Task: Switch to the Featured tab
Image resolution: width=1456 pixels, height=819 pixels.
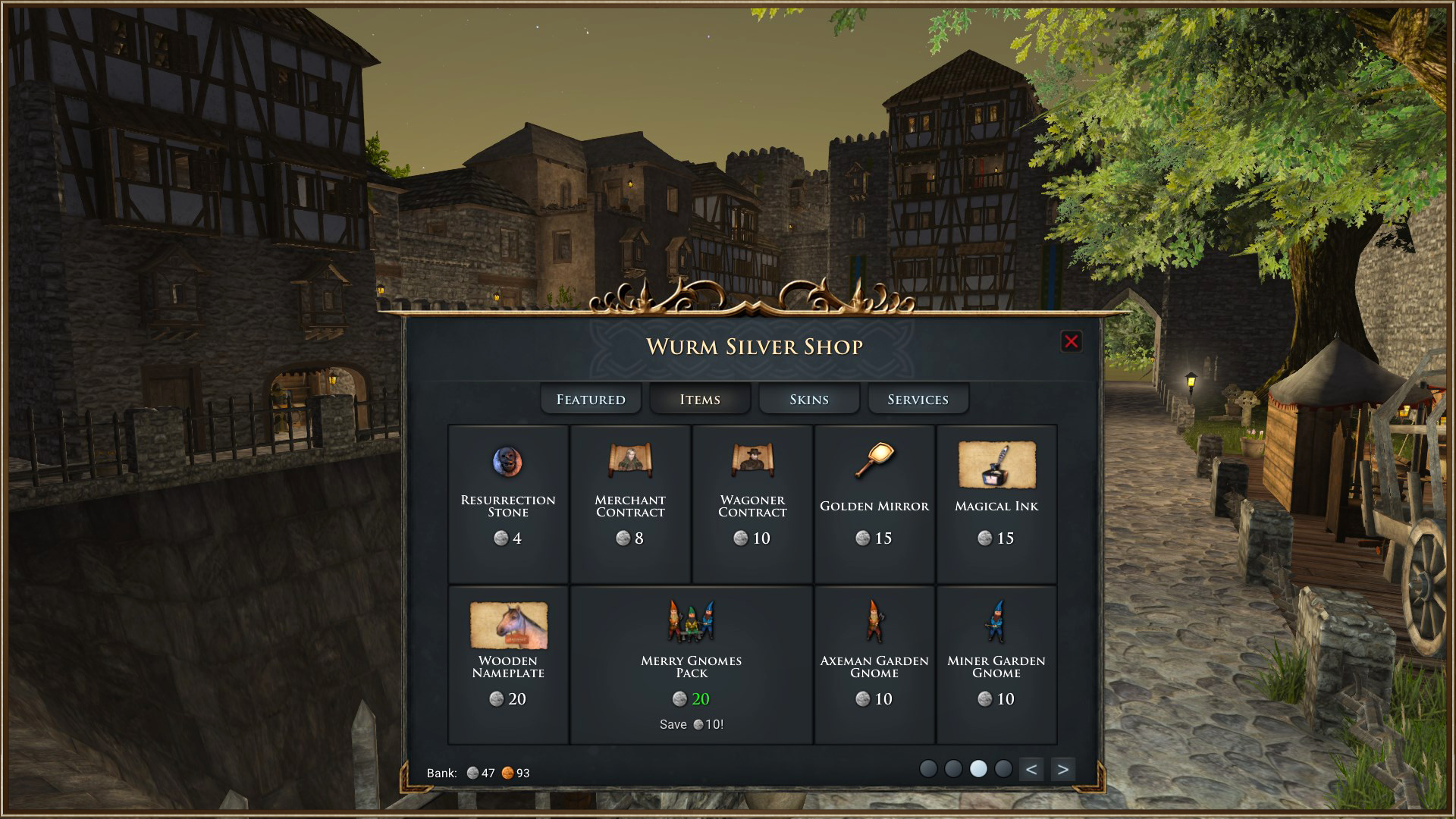Action: pyautogui.click(x=591, y=399)
